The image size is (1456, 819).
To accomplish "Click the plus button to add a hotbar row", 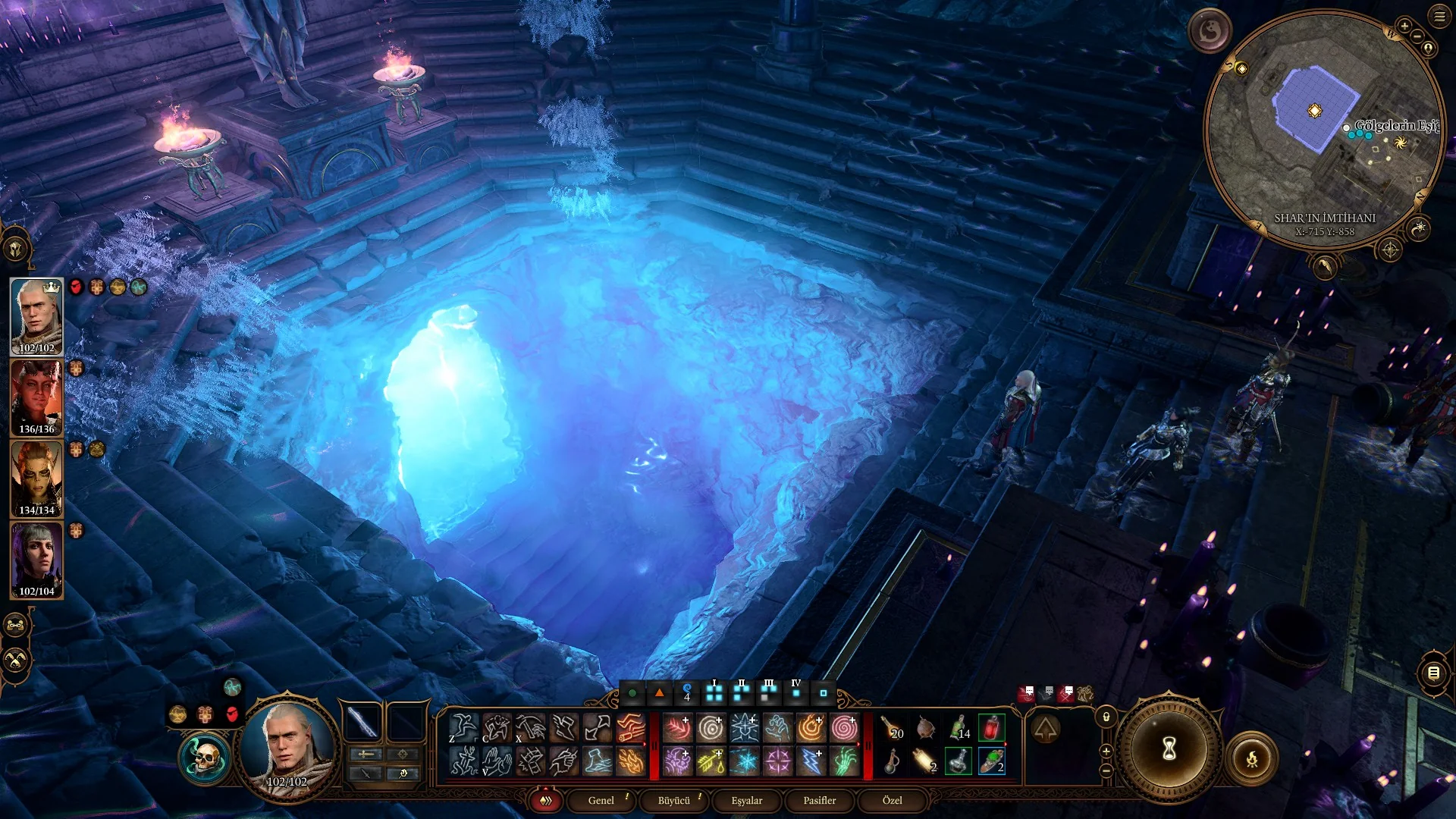I will pos(1106,751).
